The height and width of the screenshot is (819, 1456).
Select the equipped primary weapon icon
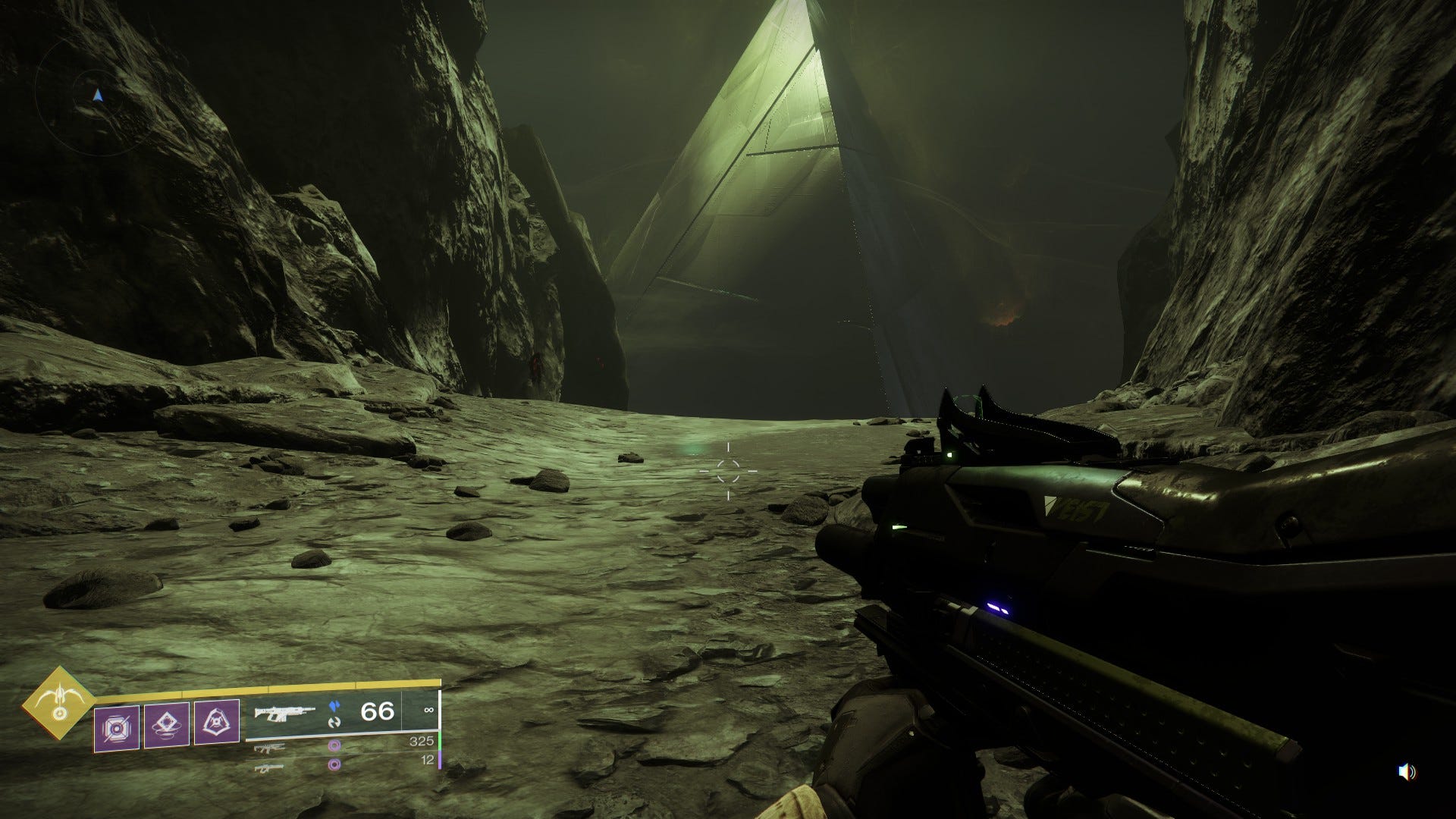pyautogui.click(x=284, y=713)
